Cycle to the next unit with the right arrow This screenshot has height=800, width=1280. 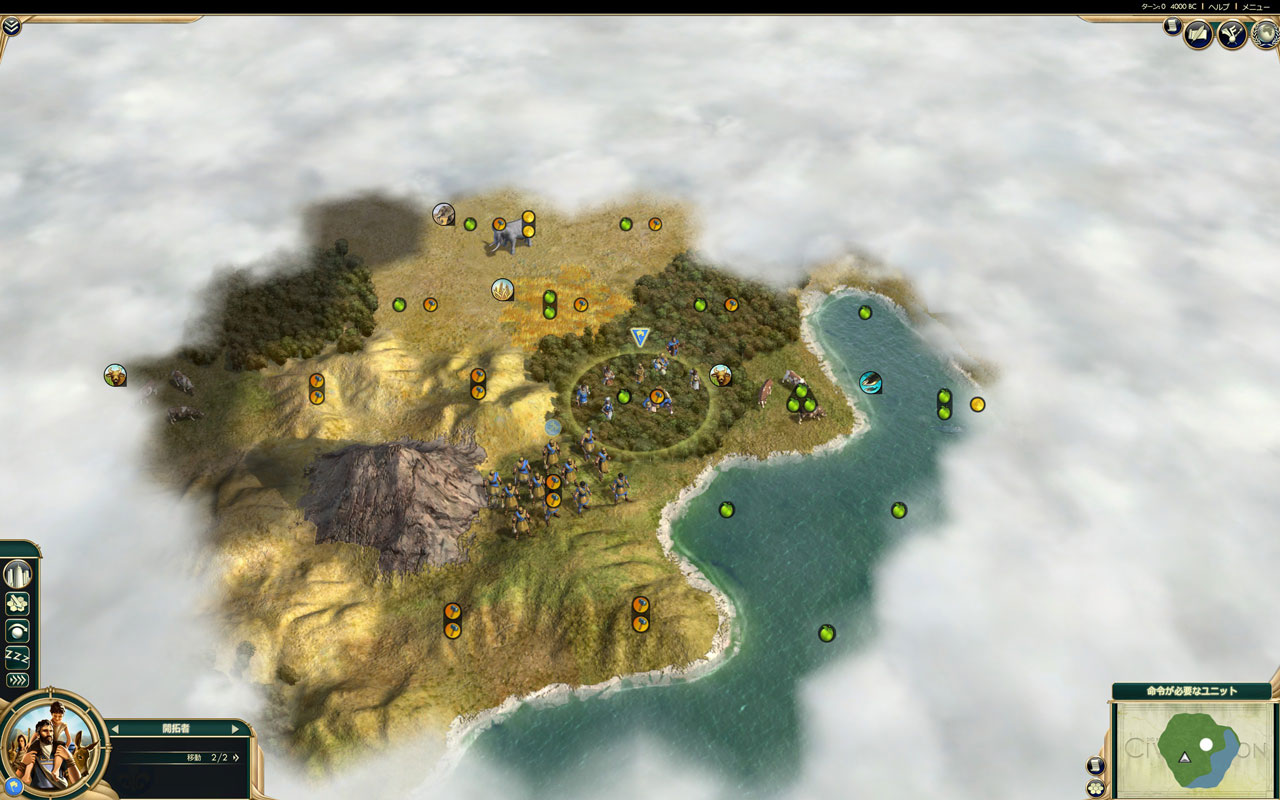point(236,729)
